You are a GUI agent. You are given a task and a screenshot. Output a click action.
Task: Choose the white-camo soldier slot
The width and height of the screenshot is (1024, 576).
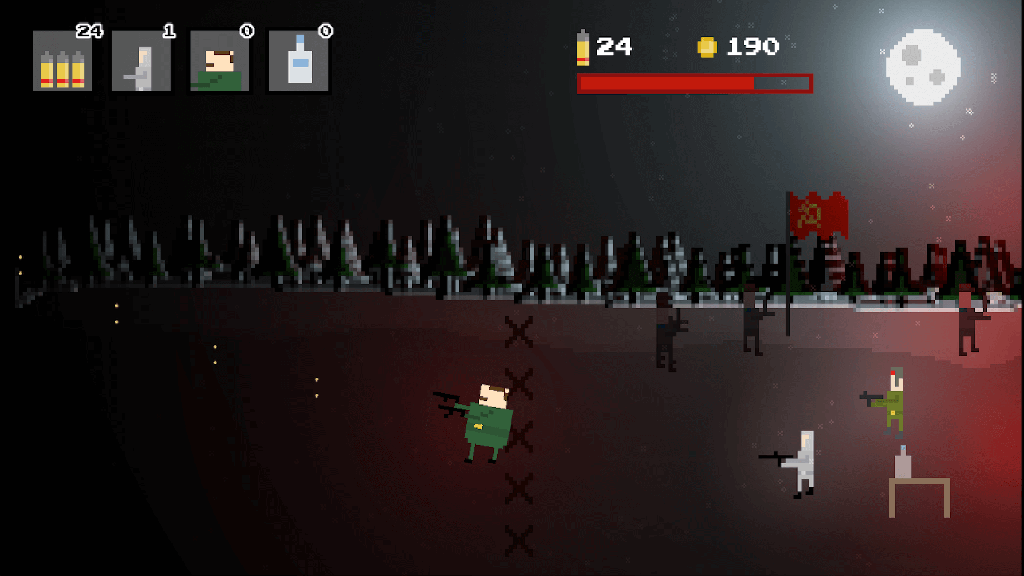pos(141,62)
